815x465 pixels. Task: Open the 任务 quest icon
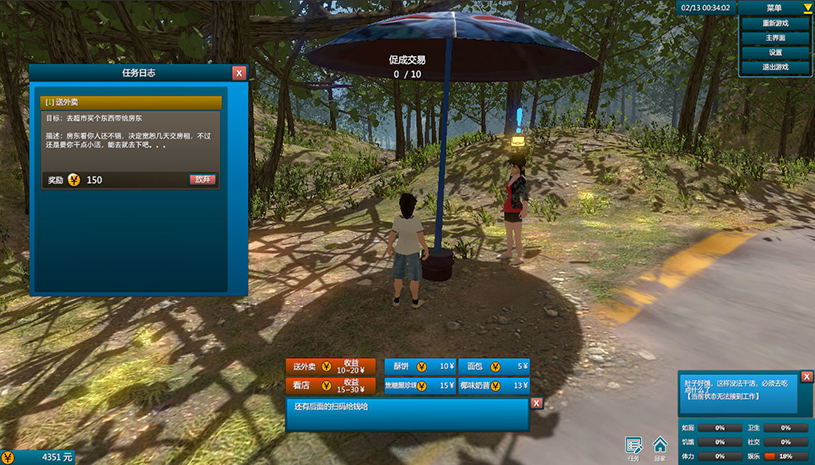click(x=633, y=446)
